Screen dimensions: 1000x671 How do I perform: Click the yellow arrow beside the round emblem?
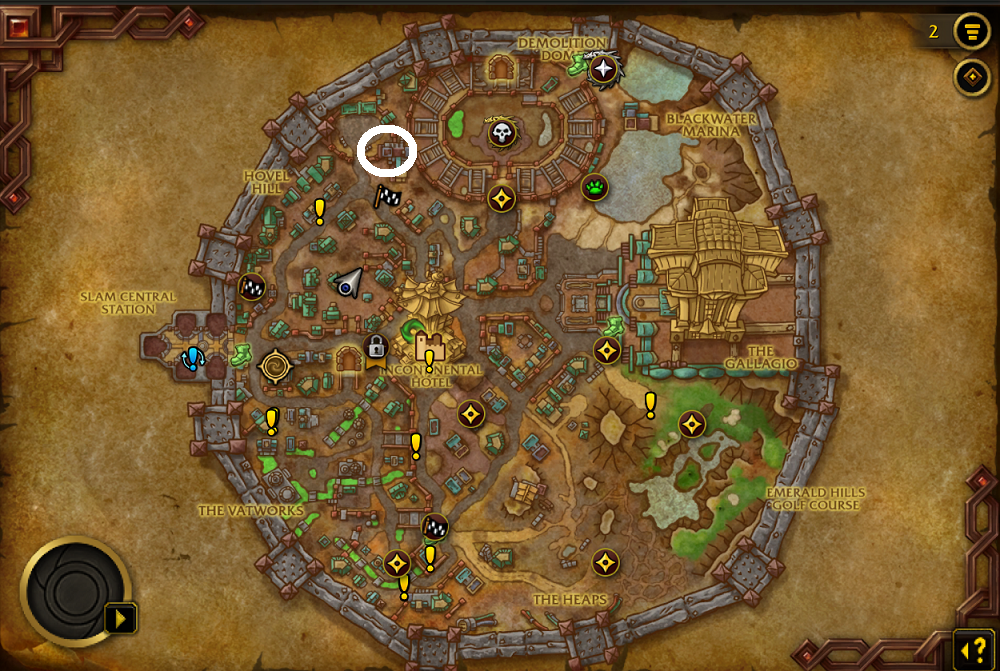122,619
